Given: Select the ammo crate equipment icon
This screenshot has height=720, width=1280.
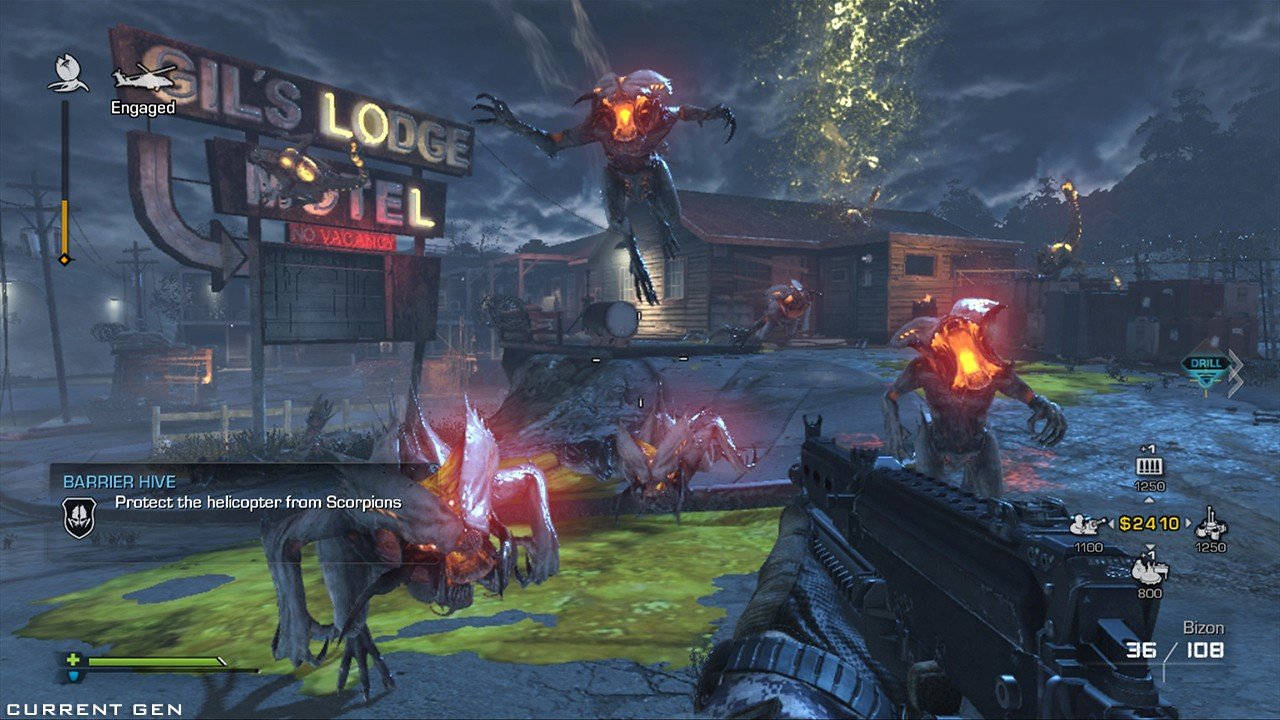Looking at the screenshot, I should (1151, 465).
